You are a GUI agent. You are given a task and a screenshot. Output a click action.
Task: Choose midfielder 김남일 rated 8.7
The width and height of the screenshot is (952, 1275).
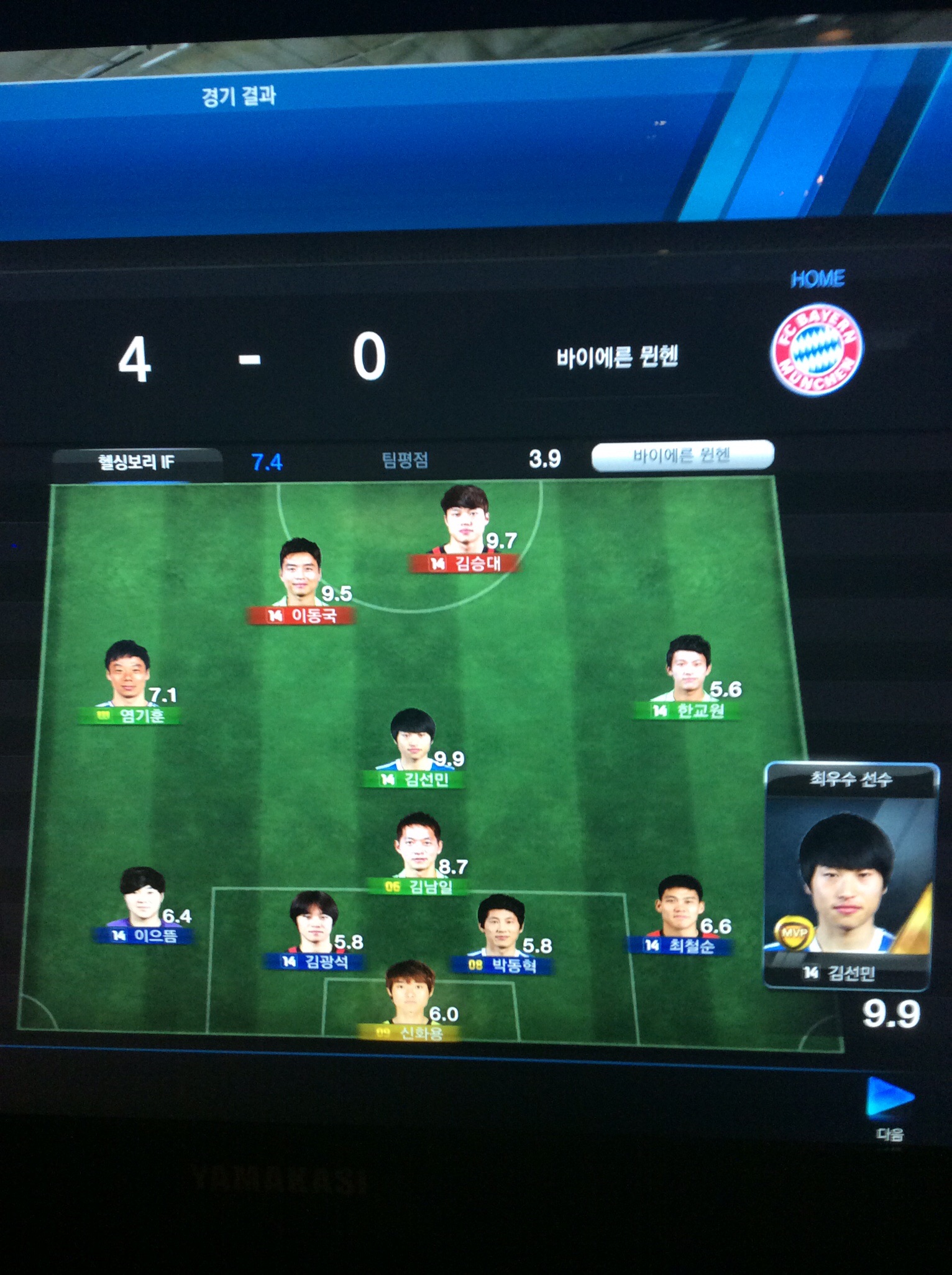419,852
